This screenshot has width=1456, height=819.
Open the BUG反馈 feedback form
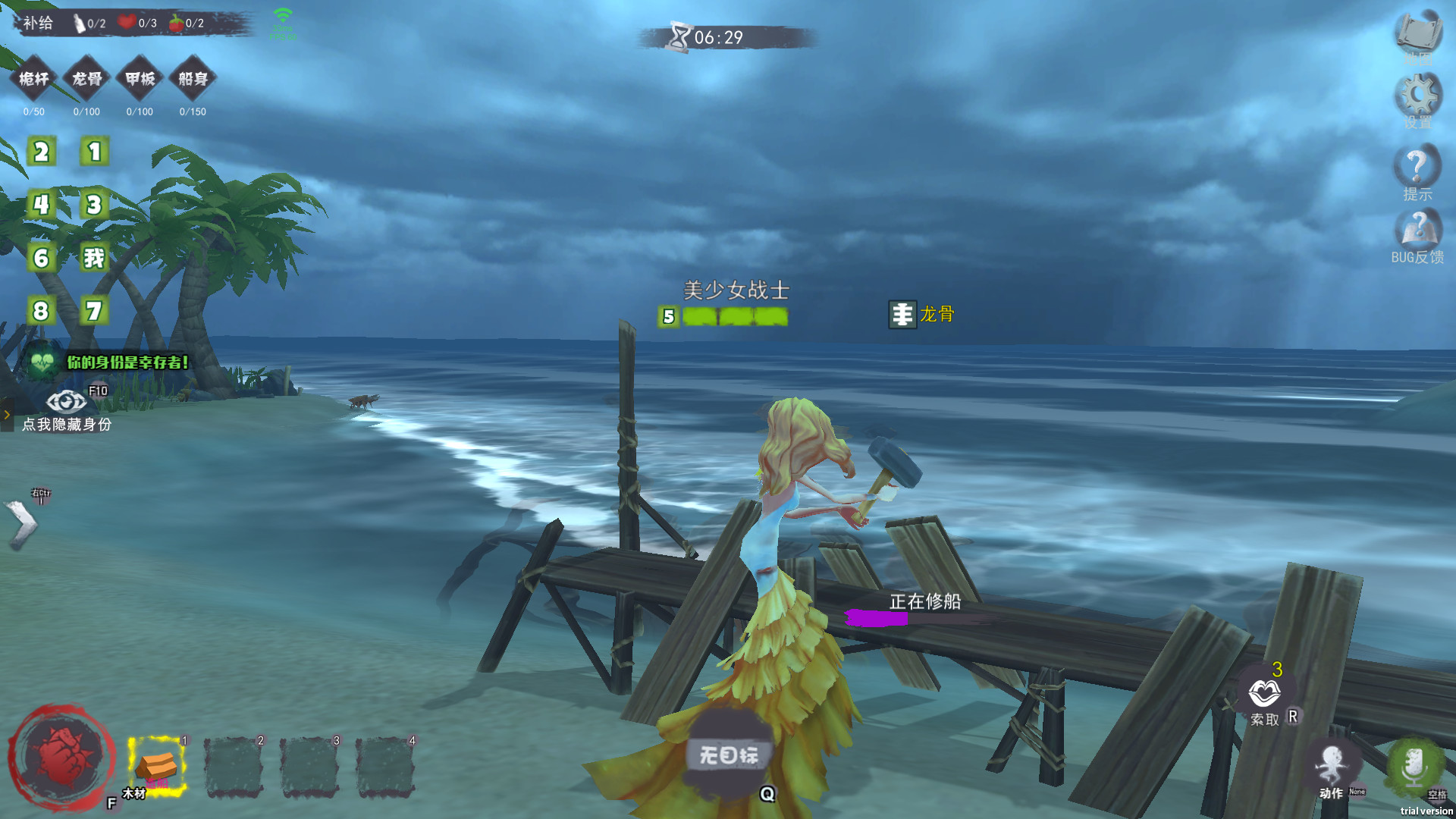[x=1417, y=234]
